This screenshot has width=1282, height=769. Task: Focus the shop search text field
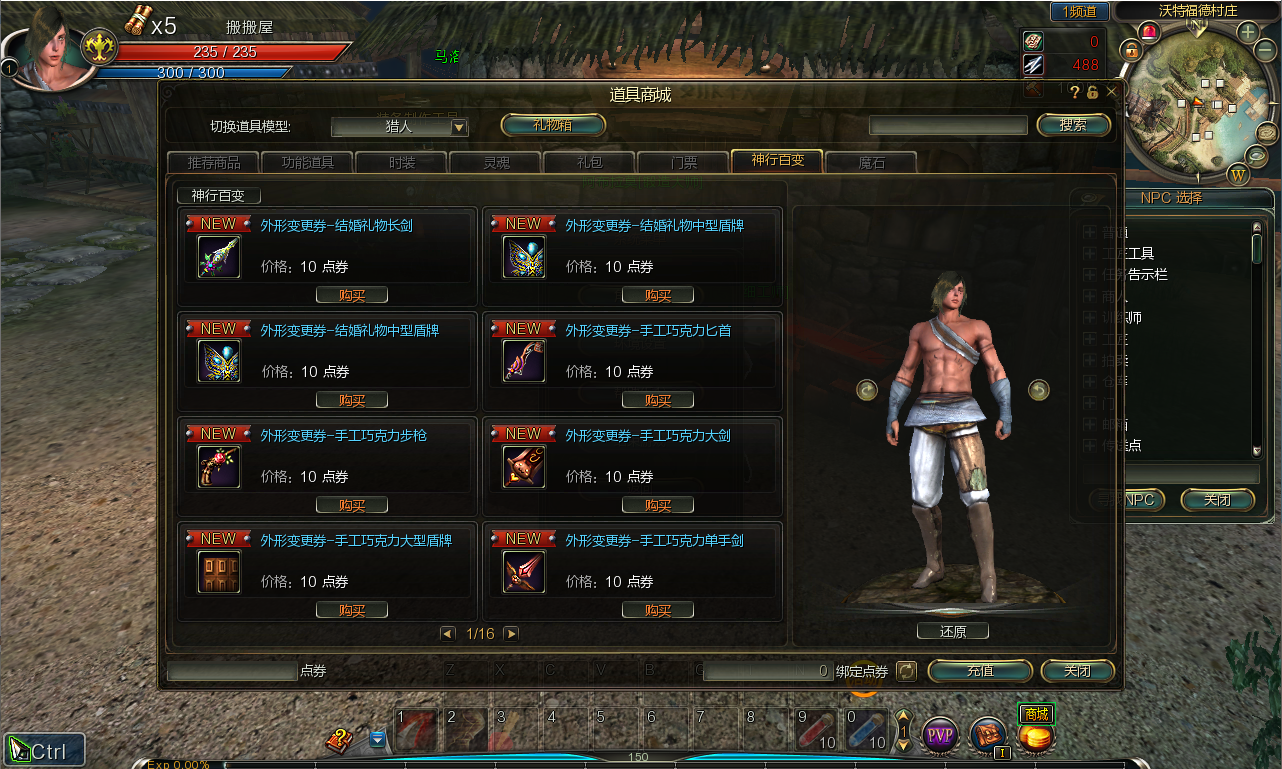(948, 125)
